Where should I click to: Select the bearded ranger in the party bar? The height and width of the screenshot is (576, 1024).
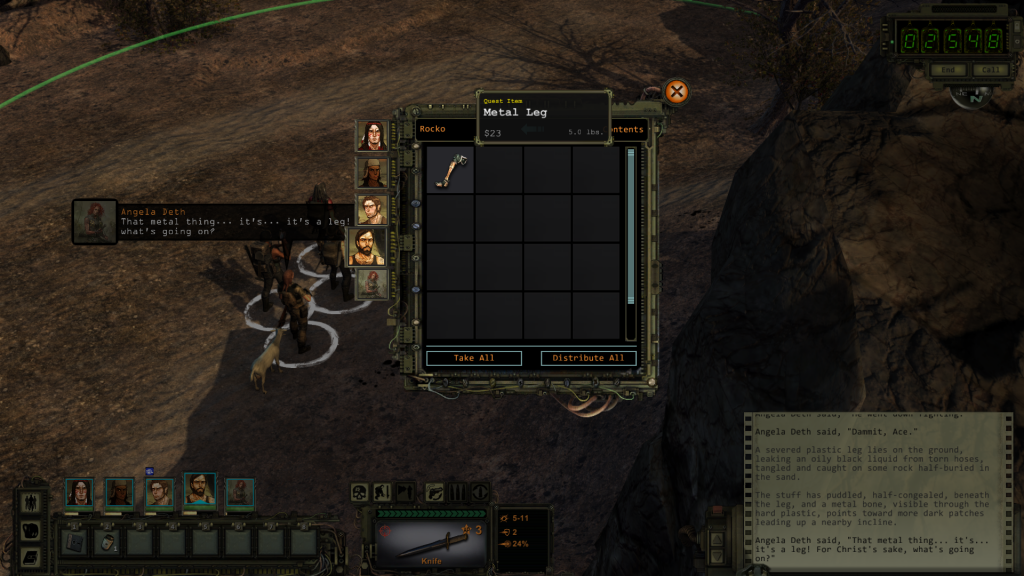(x=200, y=490)
